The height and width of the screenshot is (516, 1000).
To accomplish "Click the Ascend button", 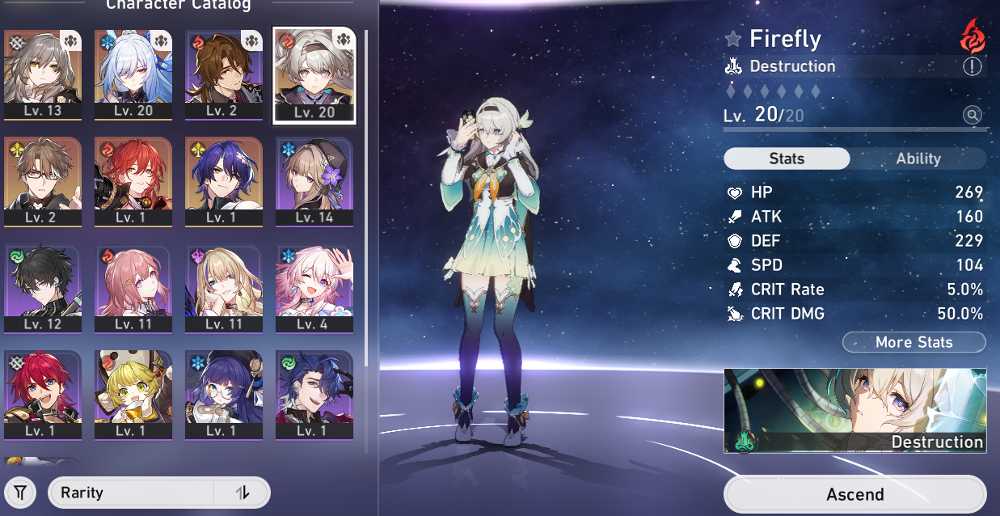I will point(855,494).
